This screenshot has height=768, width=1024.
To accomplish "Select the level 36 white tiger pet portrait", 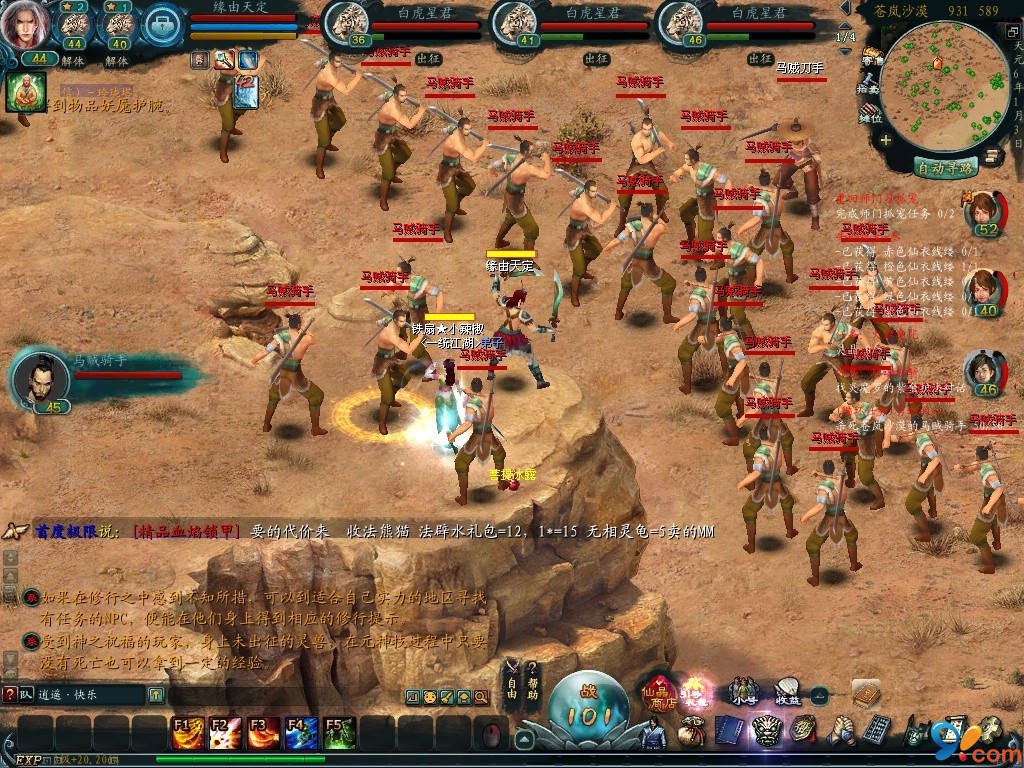I will (x=347, y=22).
